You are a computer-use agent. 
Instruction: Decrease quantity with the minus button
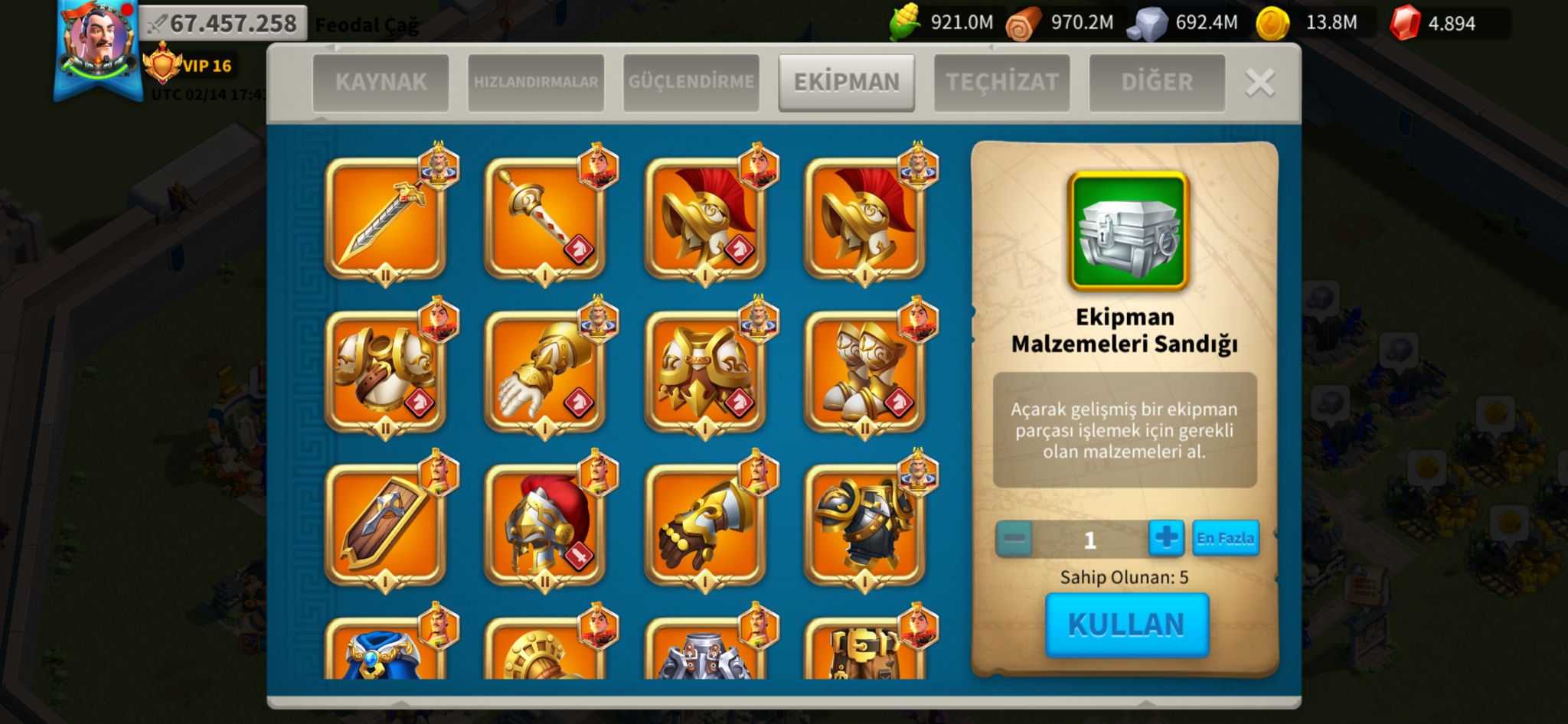1014,538
